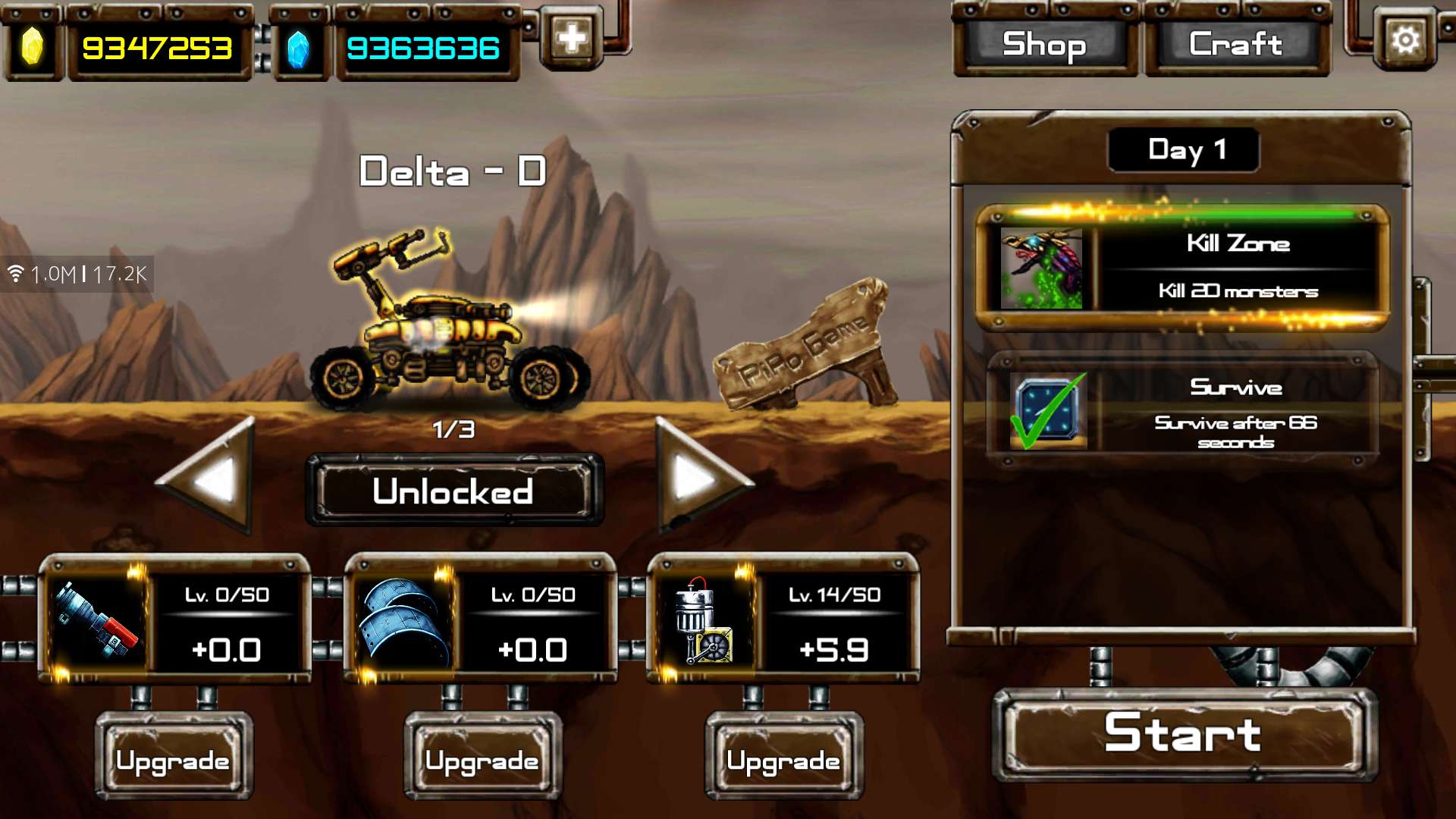Upgrade the engine part

point(783,759)
